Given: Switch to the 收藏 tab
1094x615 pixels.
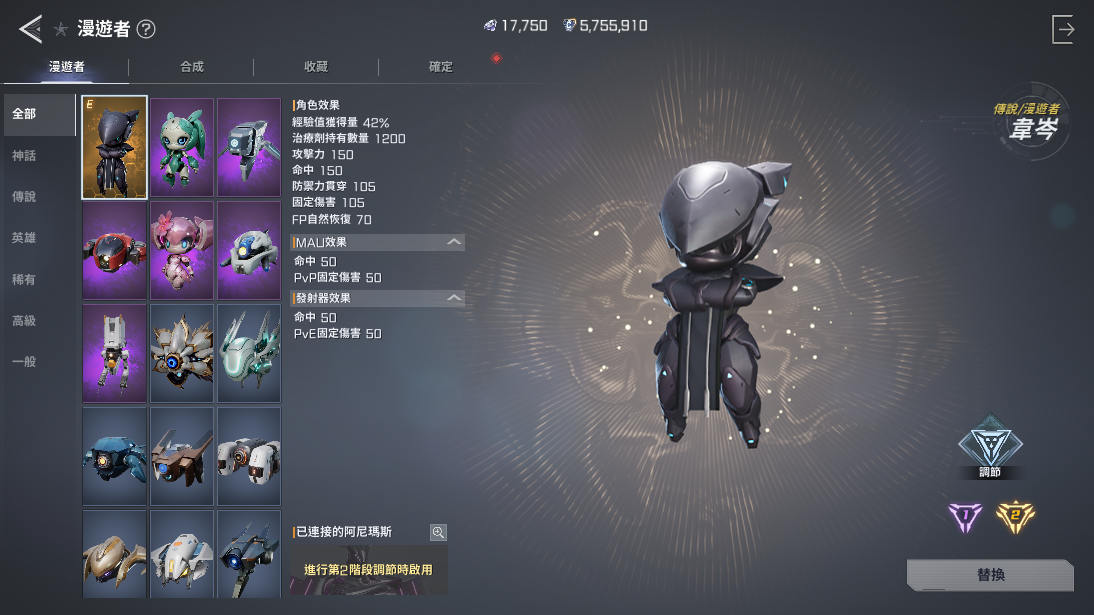Looking at the screenshot, I should 316,67.
